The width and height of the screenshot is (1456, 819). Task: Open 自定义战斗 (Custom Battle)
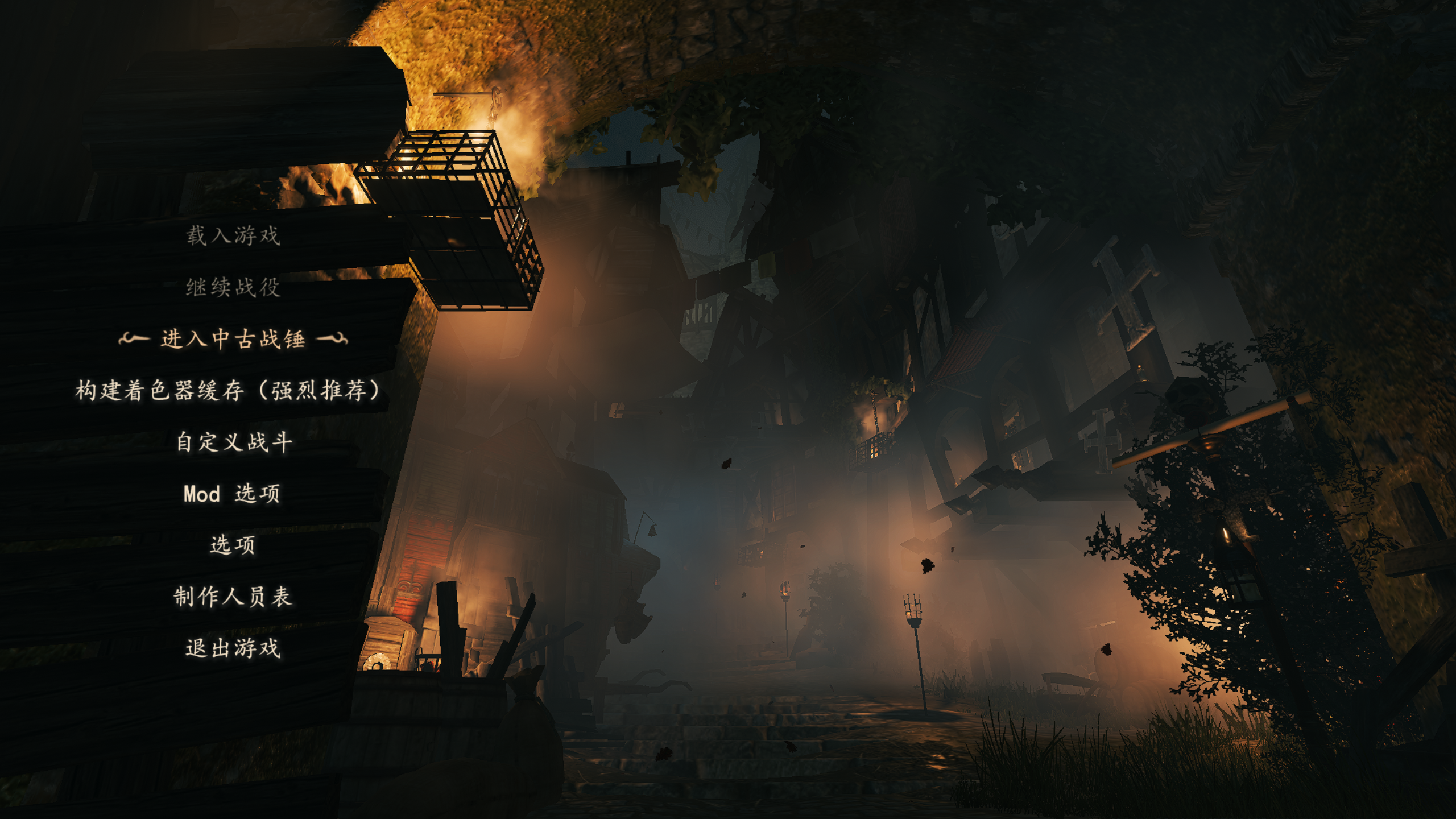coord(233,442)
